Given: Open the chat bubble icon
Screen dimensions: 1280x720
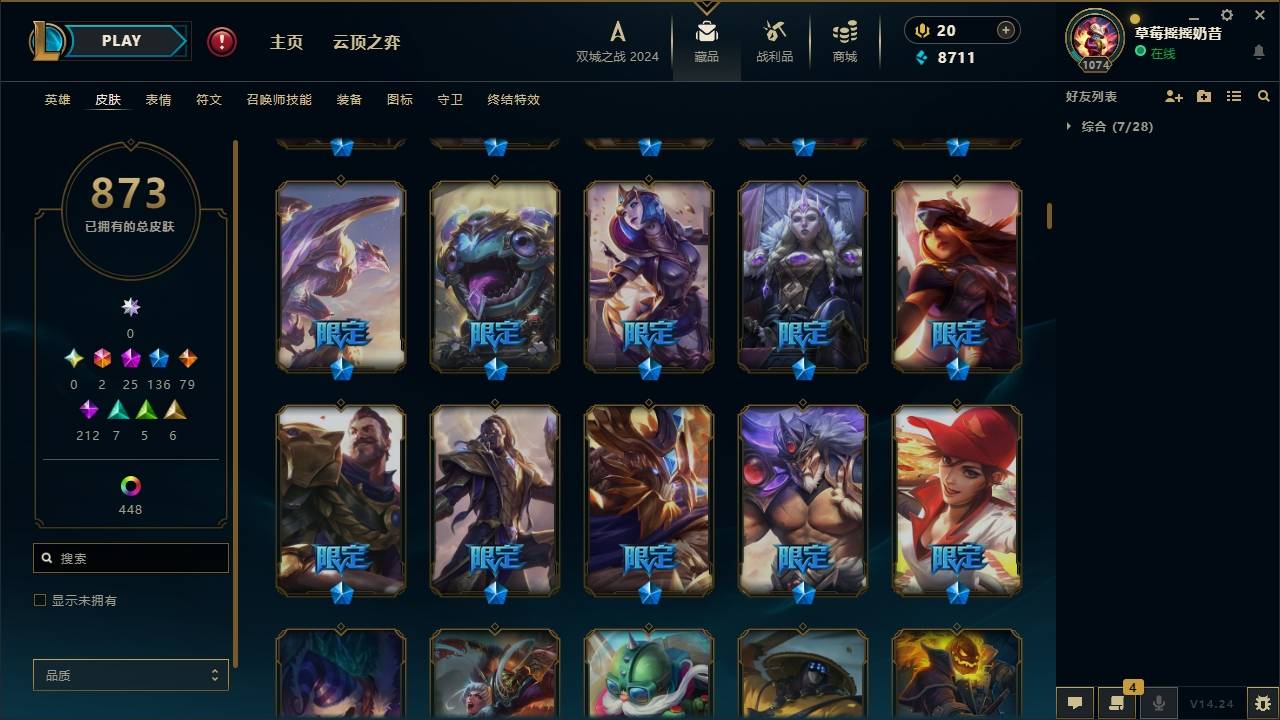Looking at the screenshot, I should (x=1075, y=703).
